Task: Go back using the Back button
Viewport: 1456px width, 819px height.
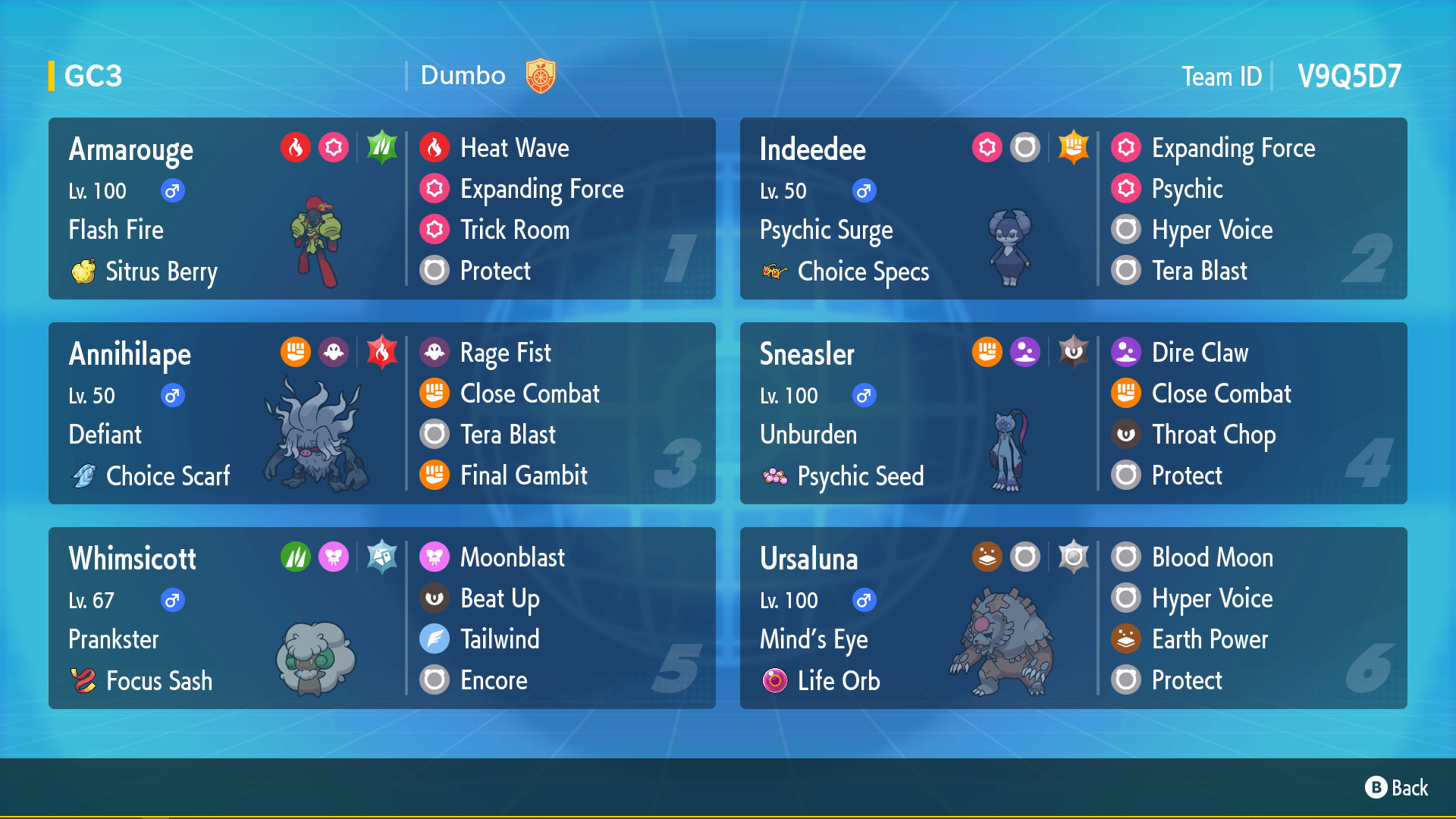Action: pos(1396,788)
